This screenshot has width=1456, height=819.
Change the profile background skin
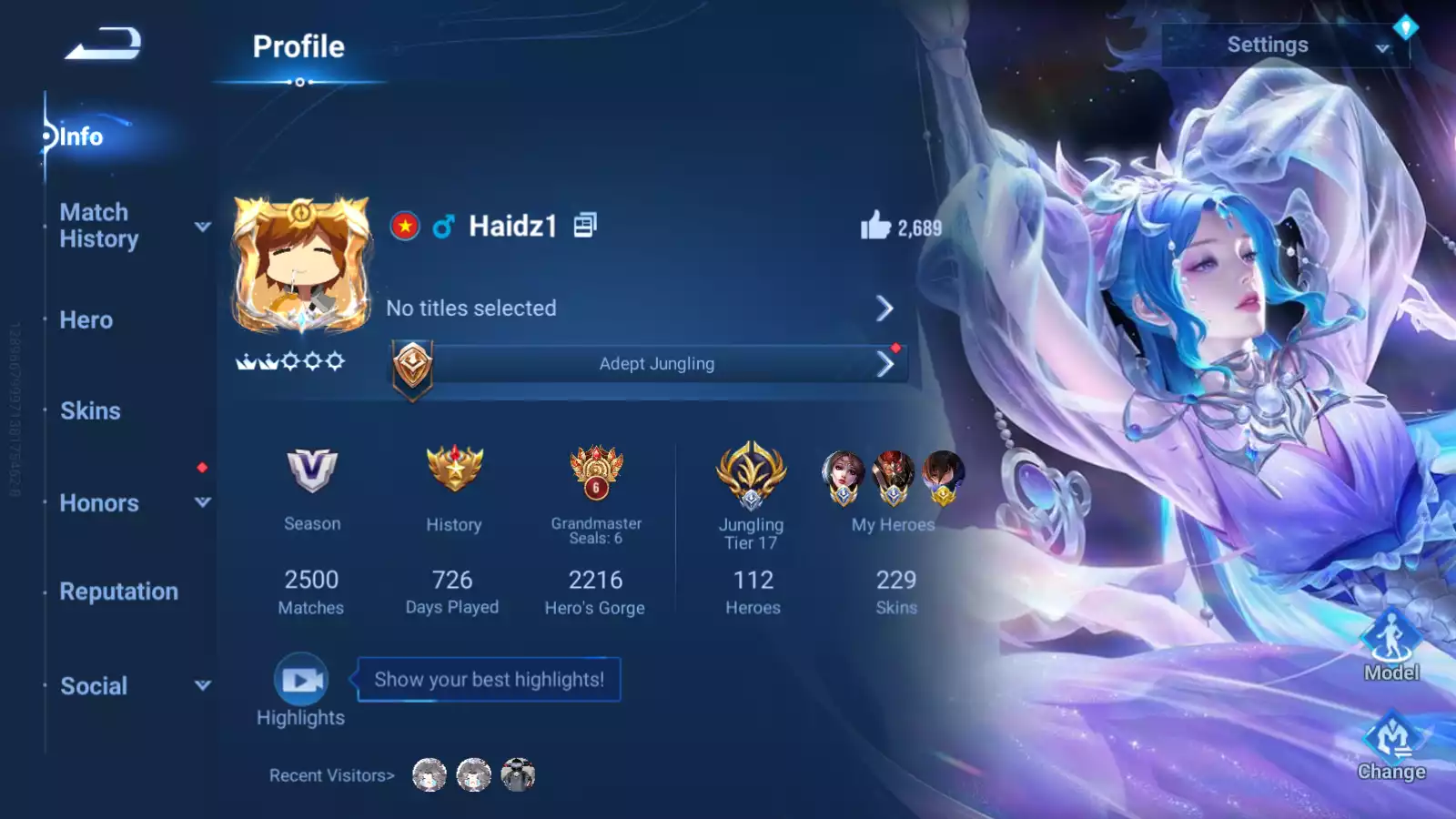coord(1390,744)
